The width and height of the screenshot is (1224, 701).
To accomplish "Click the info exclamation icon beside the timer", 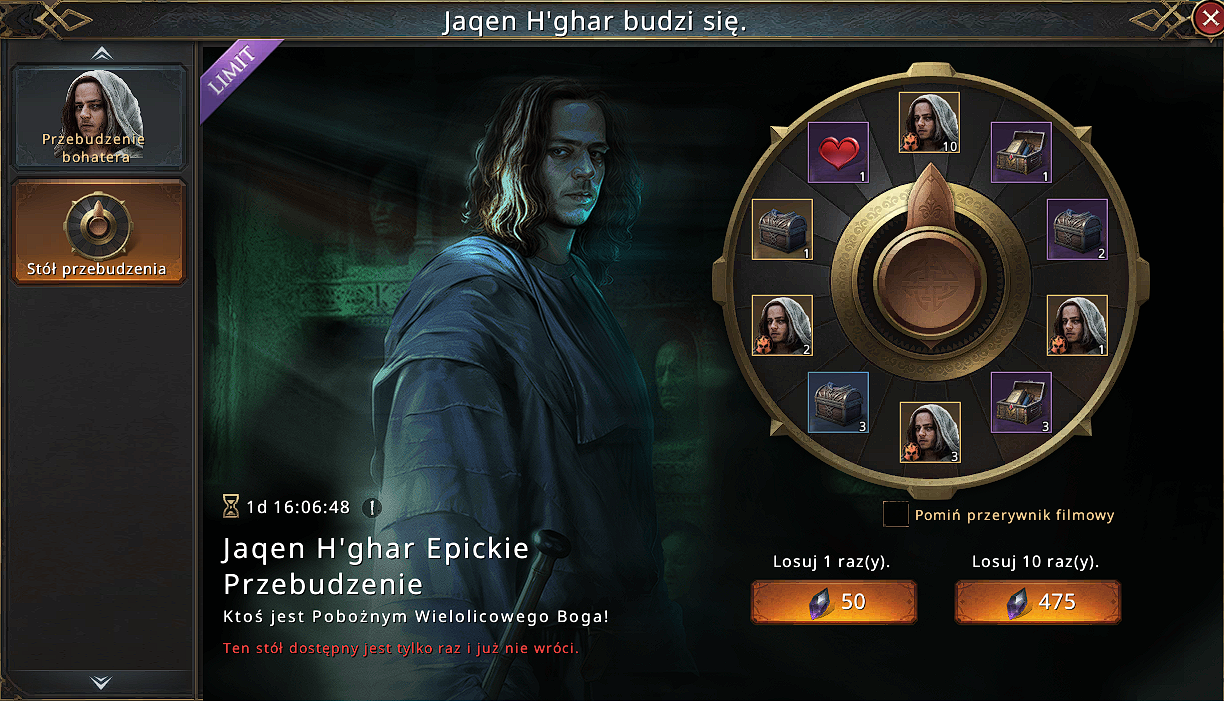I will pyautogui.click(x=372, y=507).
